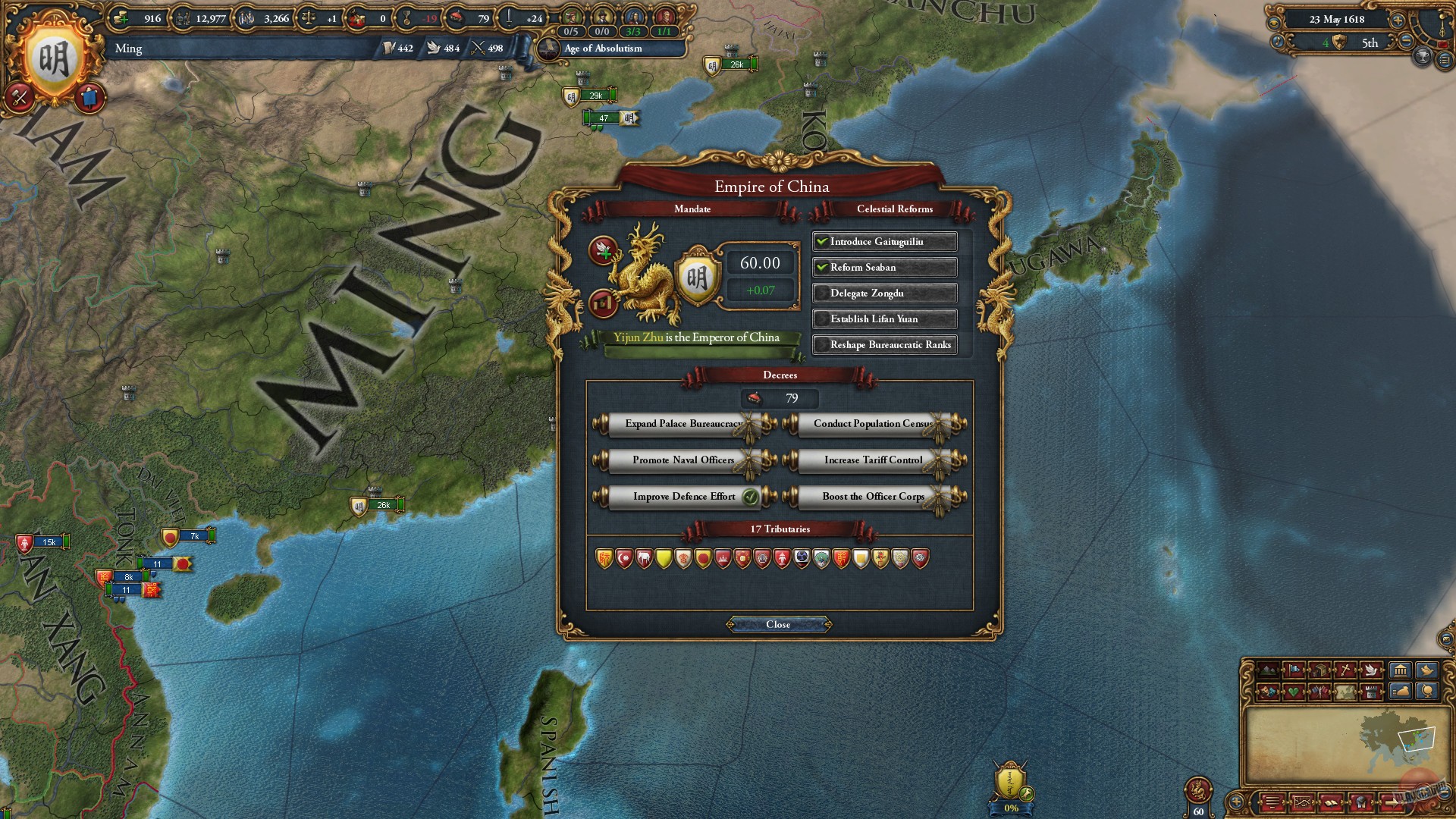Open the fortifications map mode castle icon
The image size is (1456, 819).
tap(1371, 691)
